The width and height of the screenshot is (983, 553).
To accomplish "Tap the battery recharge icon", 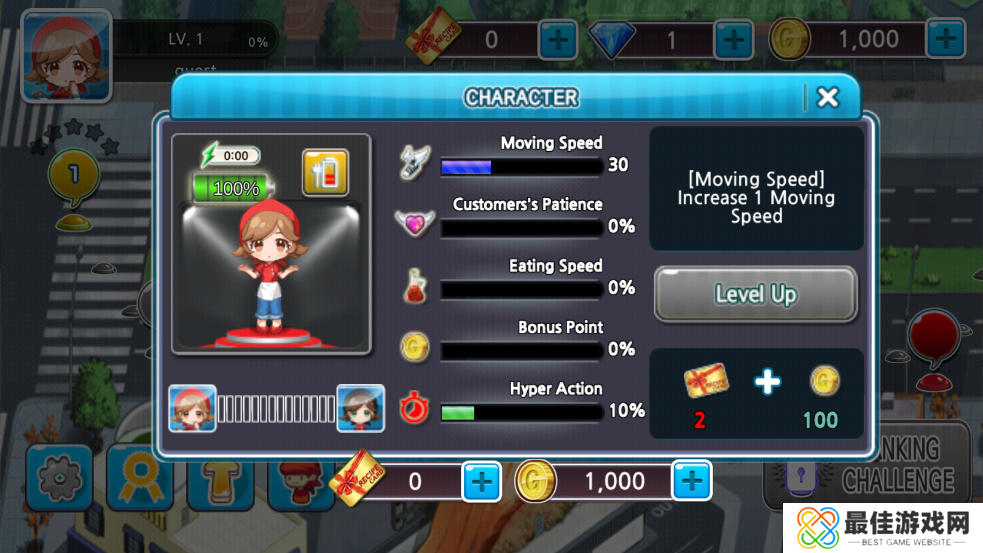I will pos(325,173).
